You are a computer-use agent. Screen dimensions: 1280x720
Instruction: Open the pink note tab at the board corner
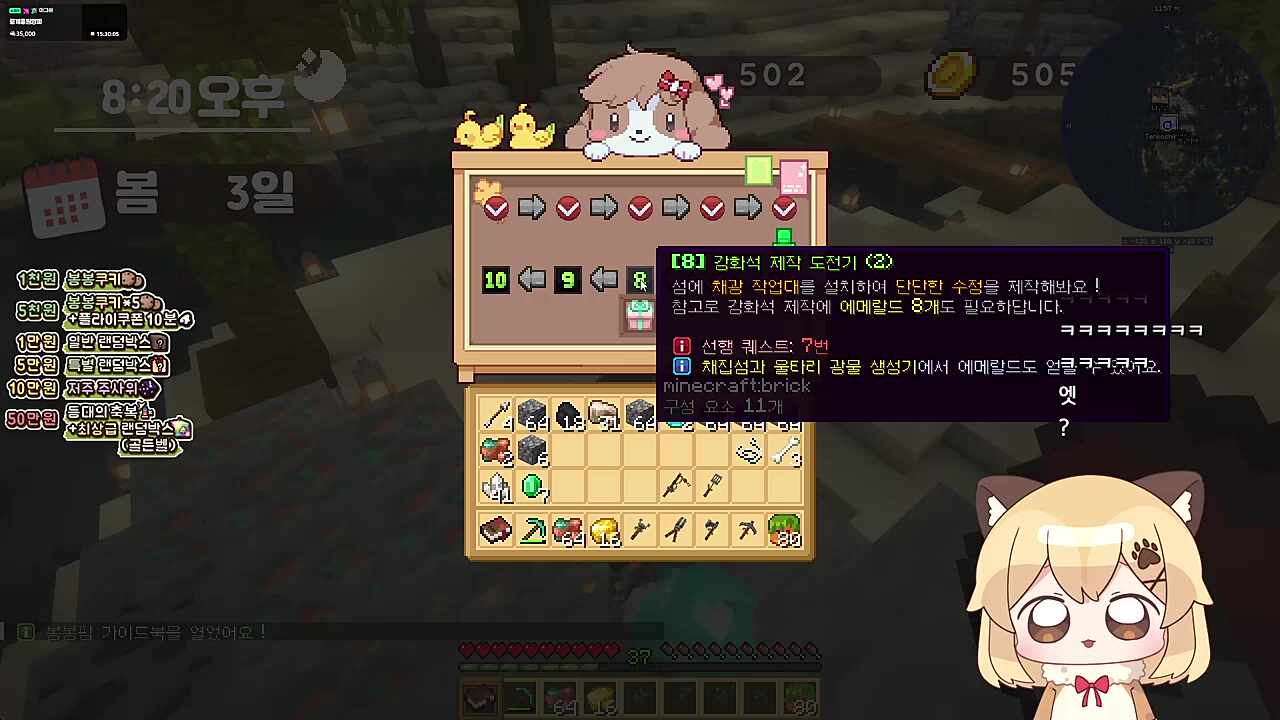click(x=794, y=177)
